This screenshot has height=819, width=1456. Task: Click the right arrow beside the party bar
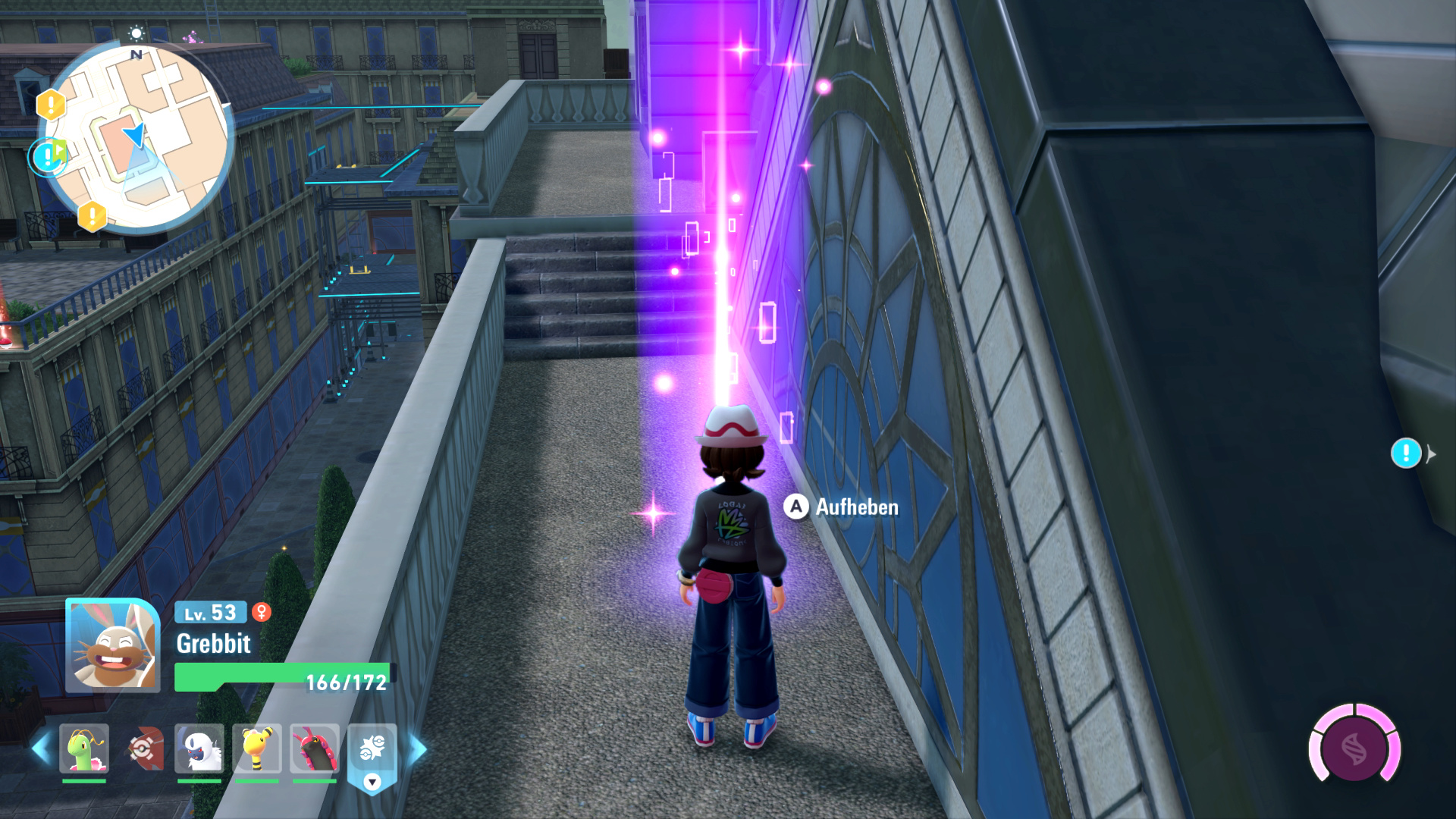(417, 749)
